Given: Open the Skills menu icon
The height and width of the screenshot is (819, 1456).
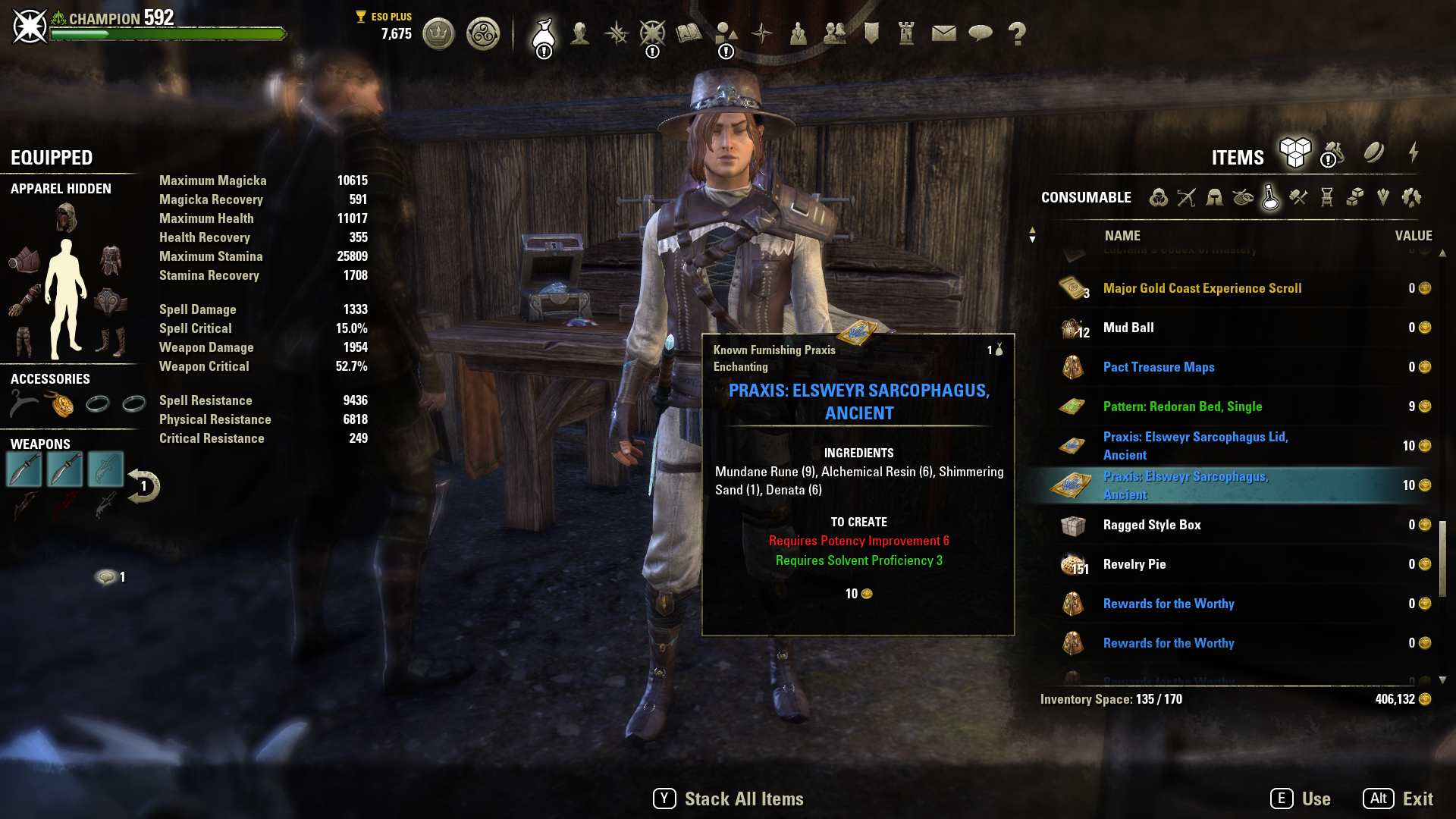Looking at the screenshot, I should coord(616,34).
